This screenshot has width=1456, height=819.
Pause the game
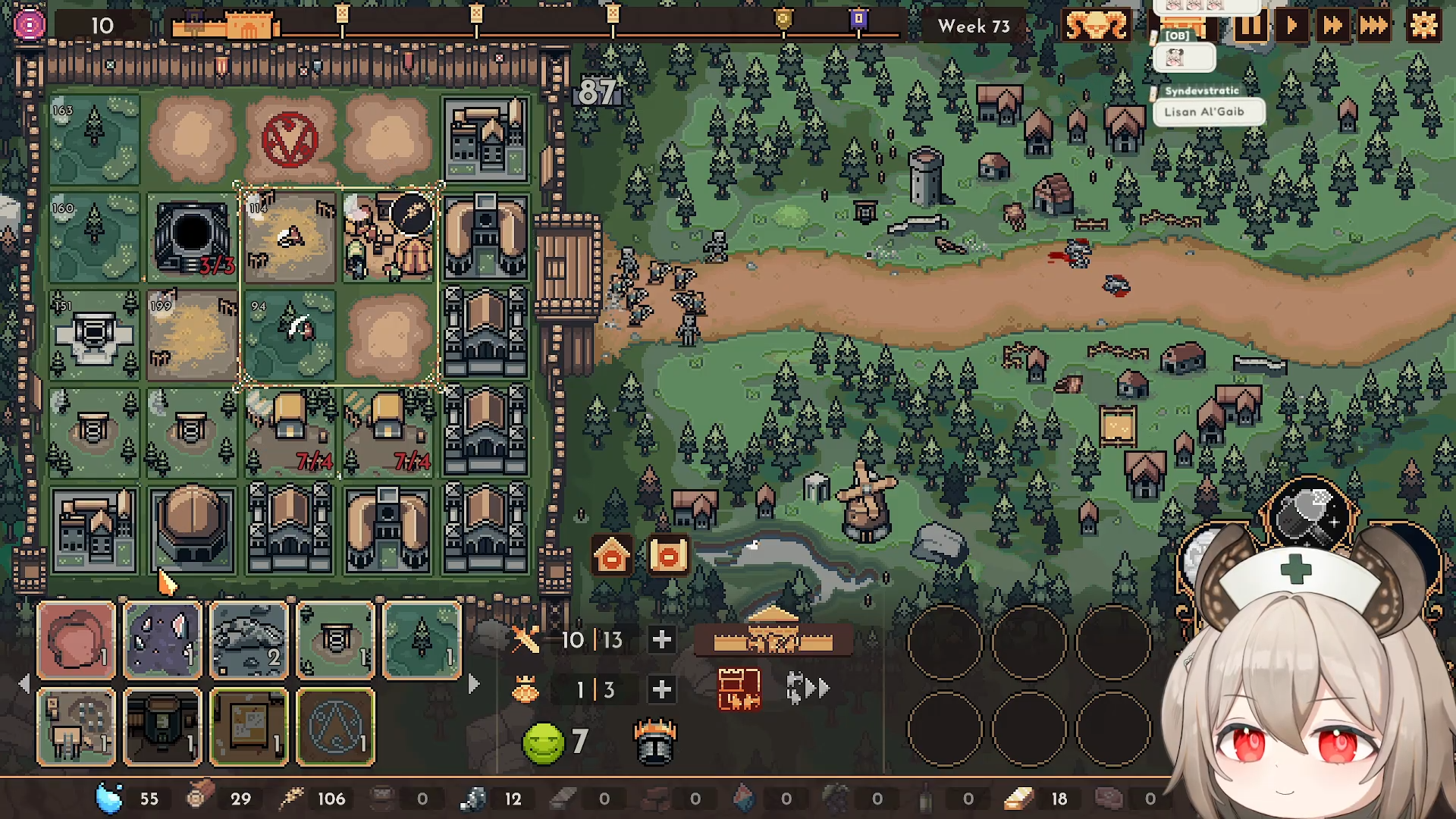point(1250,27)
